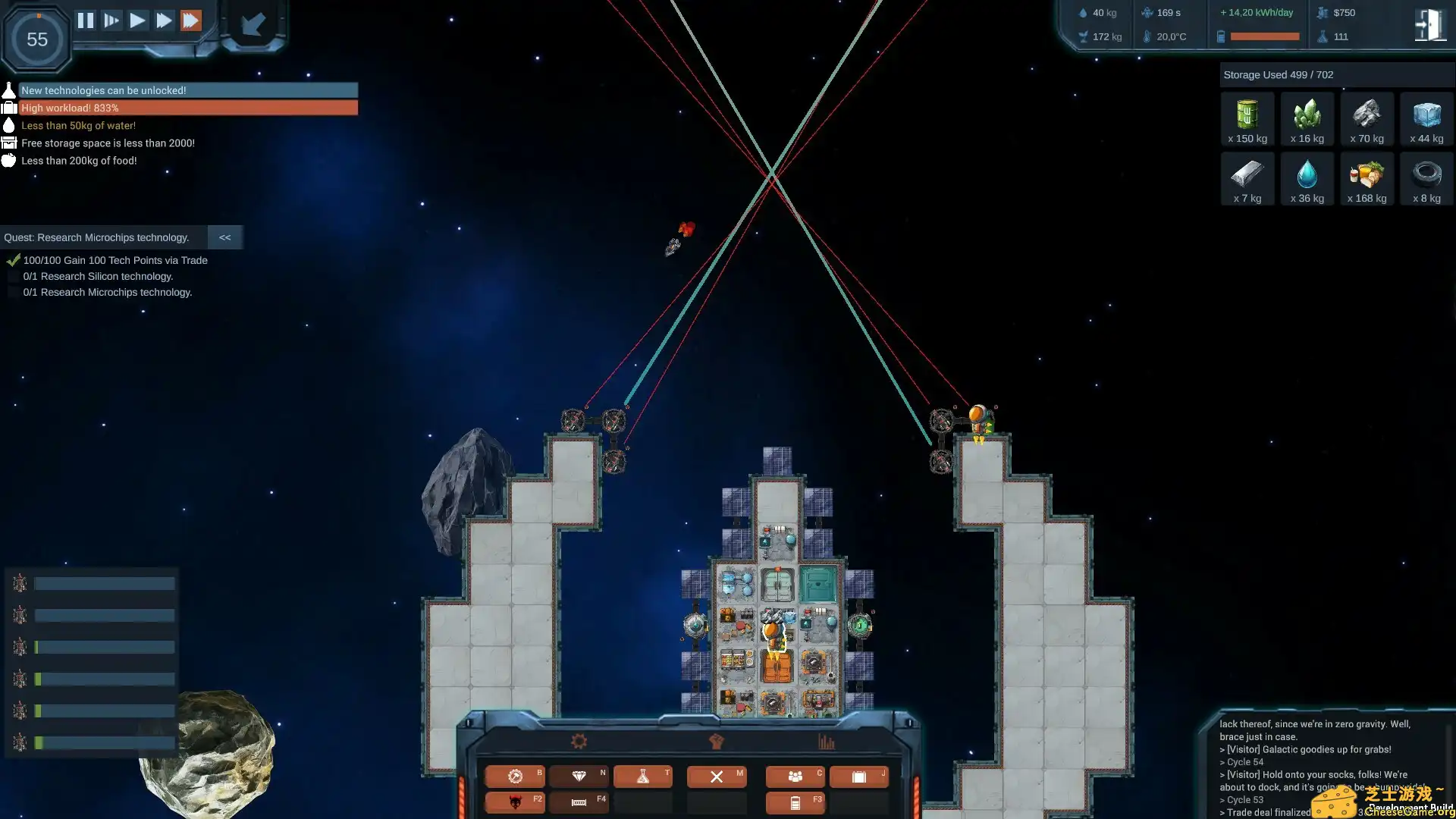Open the statistics tab with the bar-chart icon
The image size is (1456, 819).
827,741
